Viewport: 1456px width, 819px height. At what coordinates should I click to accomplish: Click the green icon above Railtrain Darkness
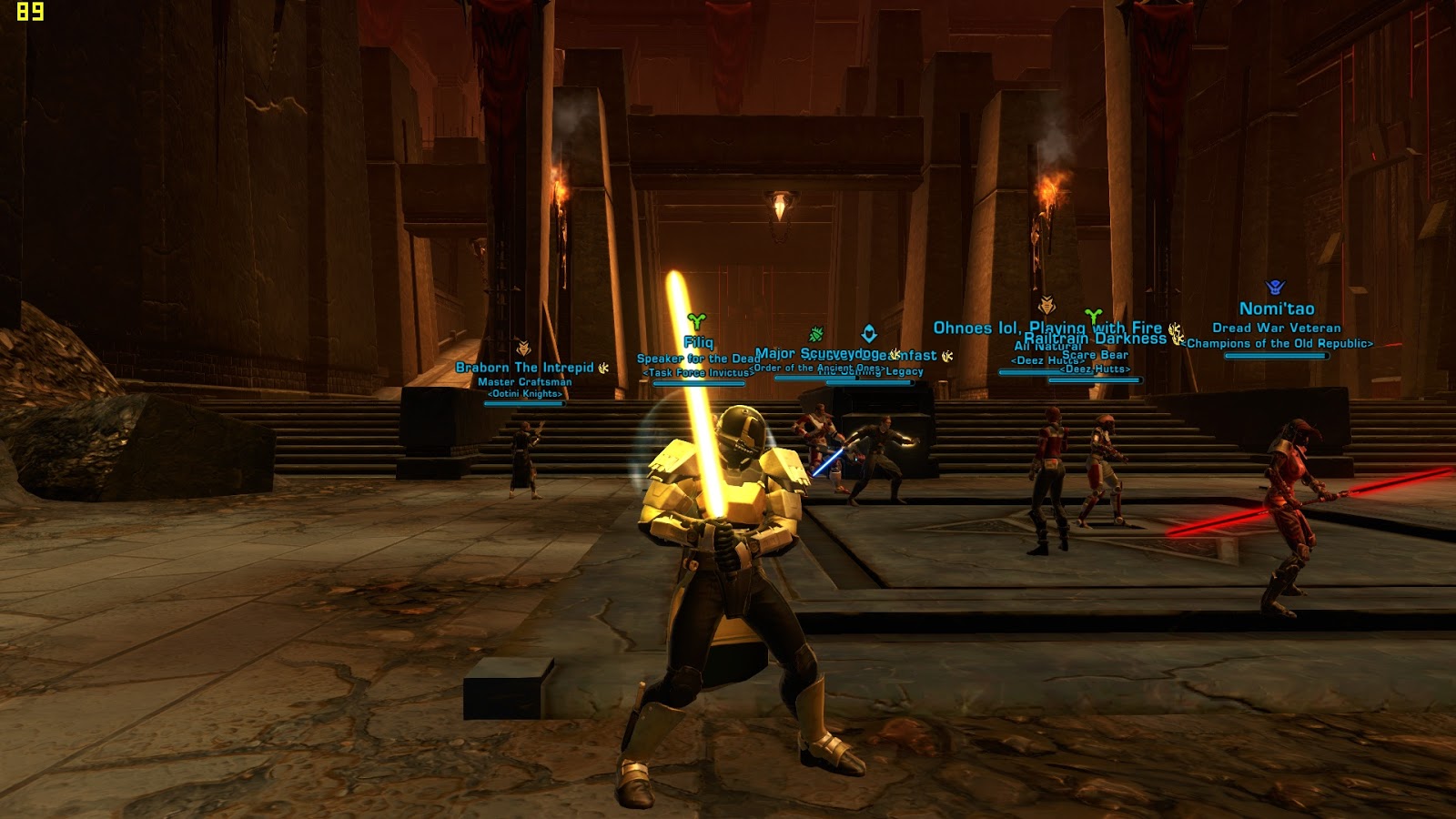1093,315
